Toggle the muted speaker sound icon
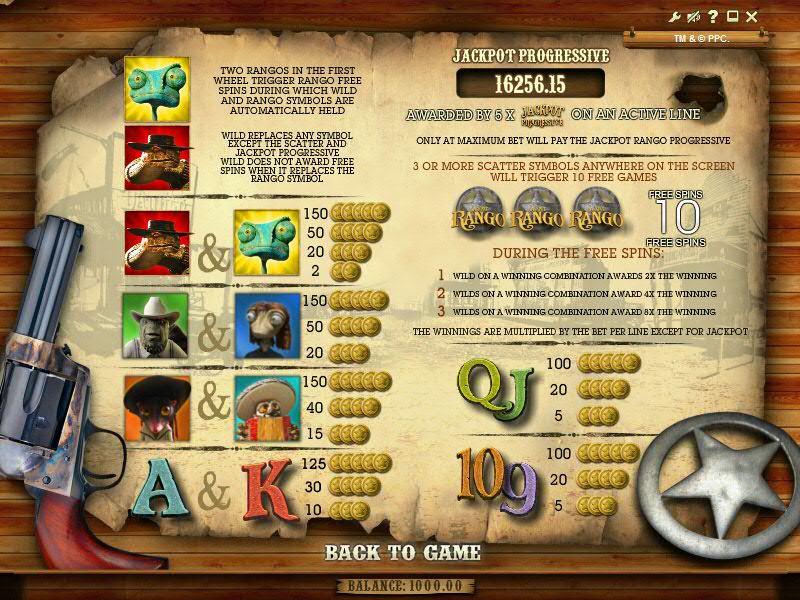This screenshot has width=800, height=600. tap(694, 16)
